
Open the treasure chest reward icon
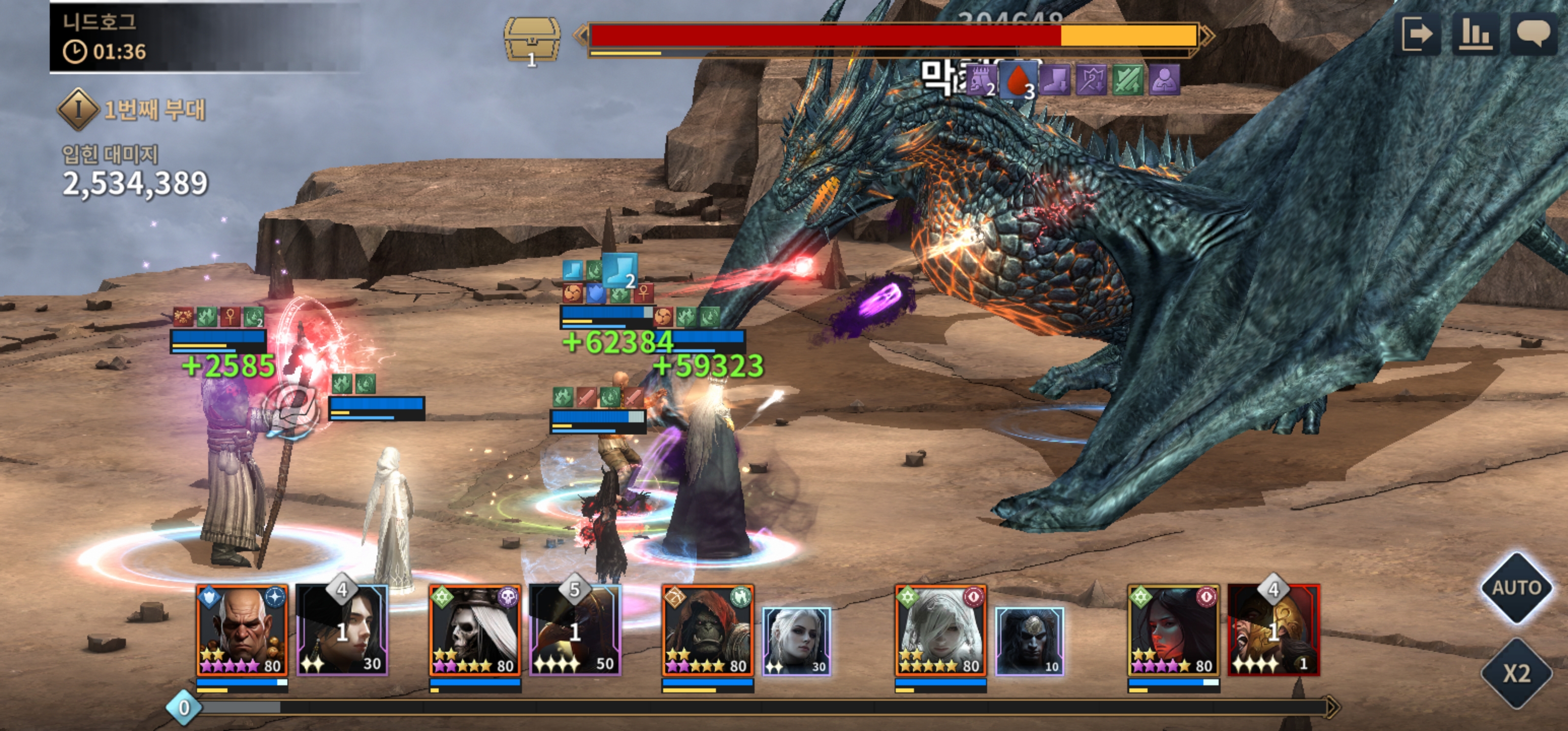[532, 40]
